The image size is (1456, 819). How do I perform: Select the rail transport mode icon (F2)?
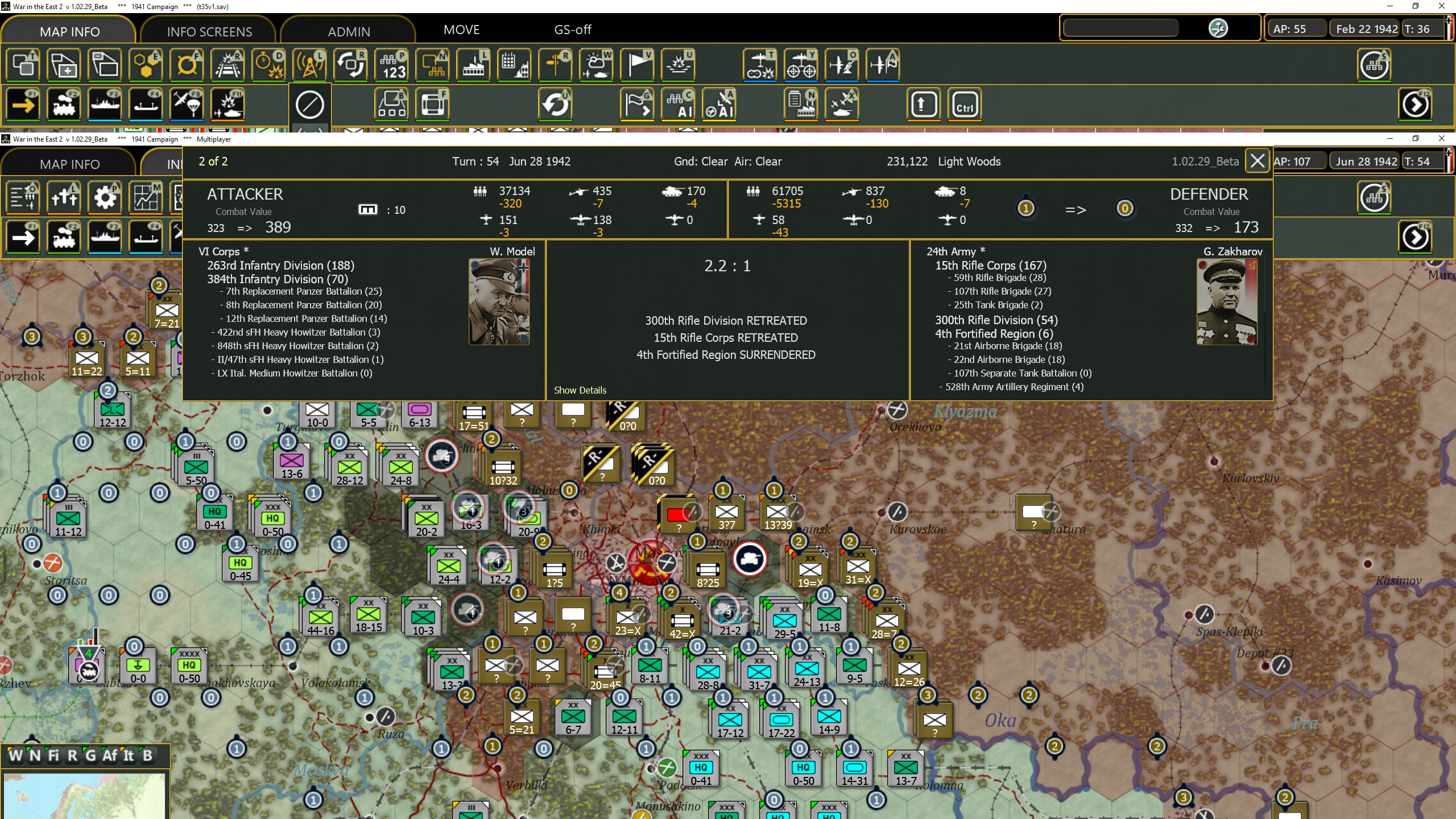coord(64,104)
